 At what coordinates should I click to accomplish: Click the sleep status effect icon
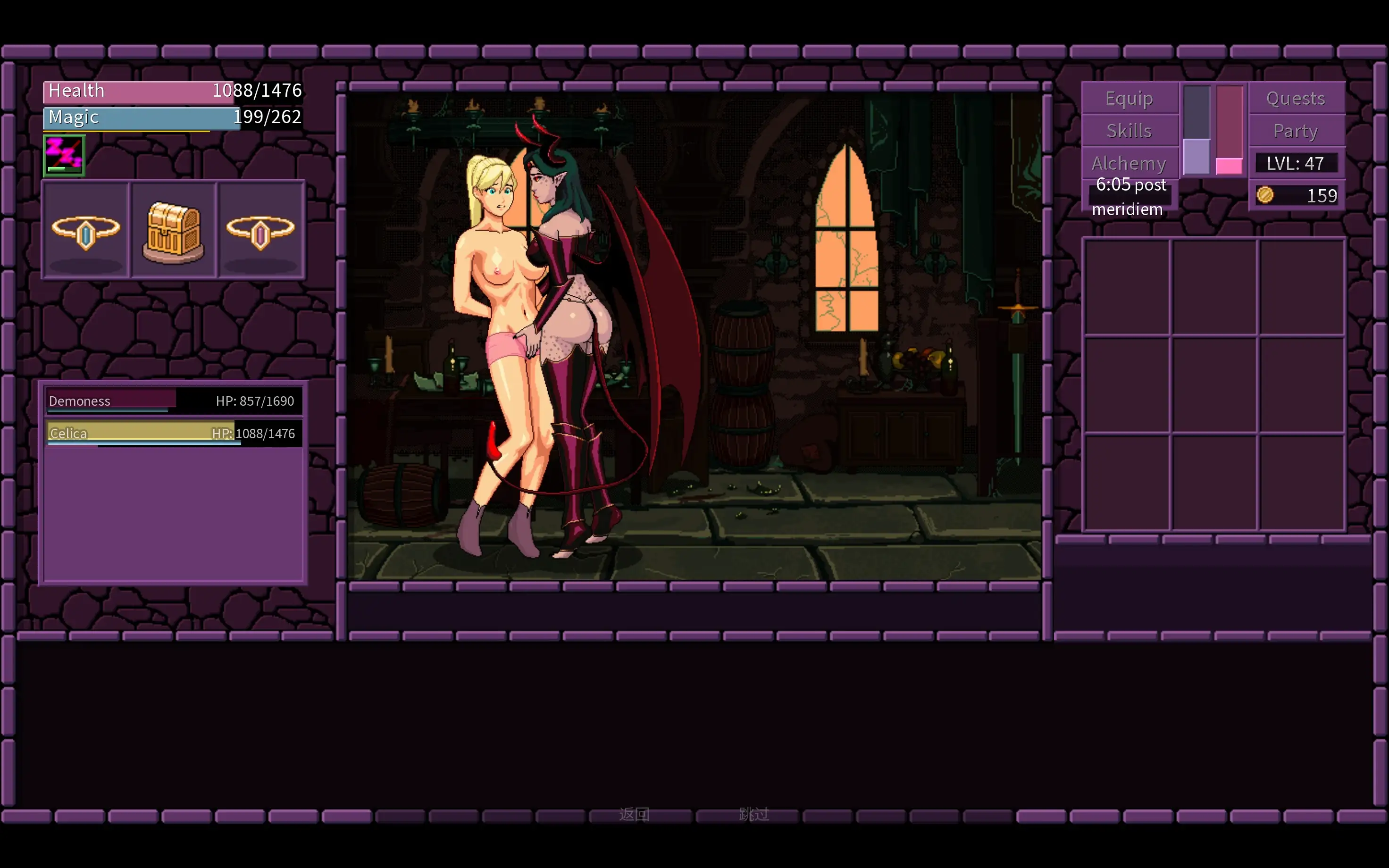point(64,155)
